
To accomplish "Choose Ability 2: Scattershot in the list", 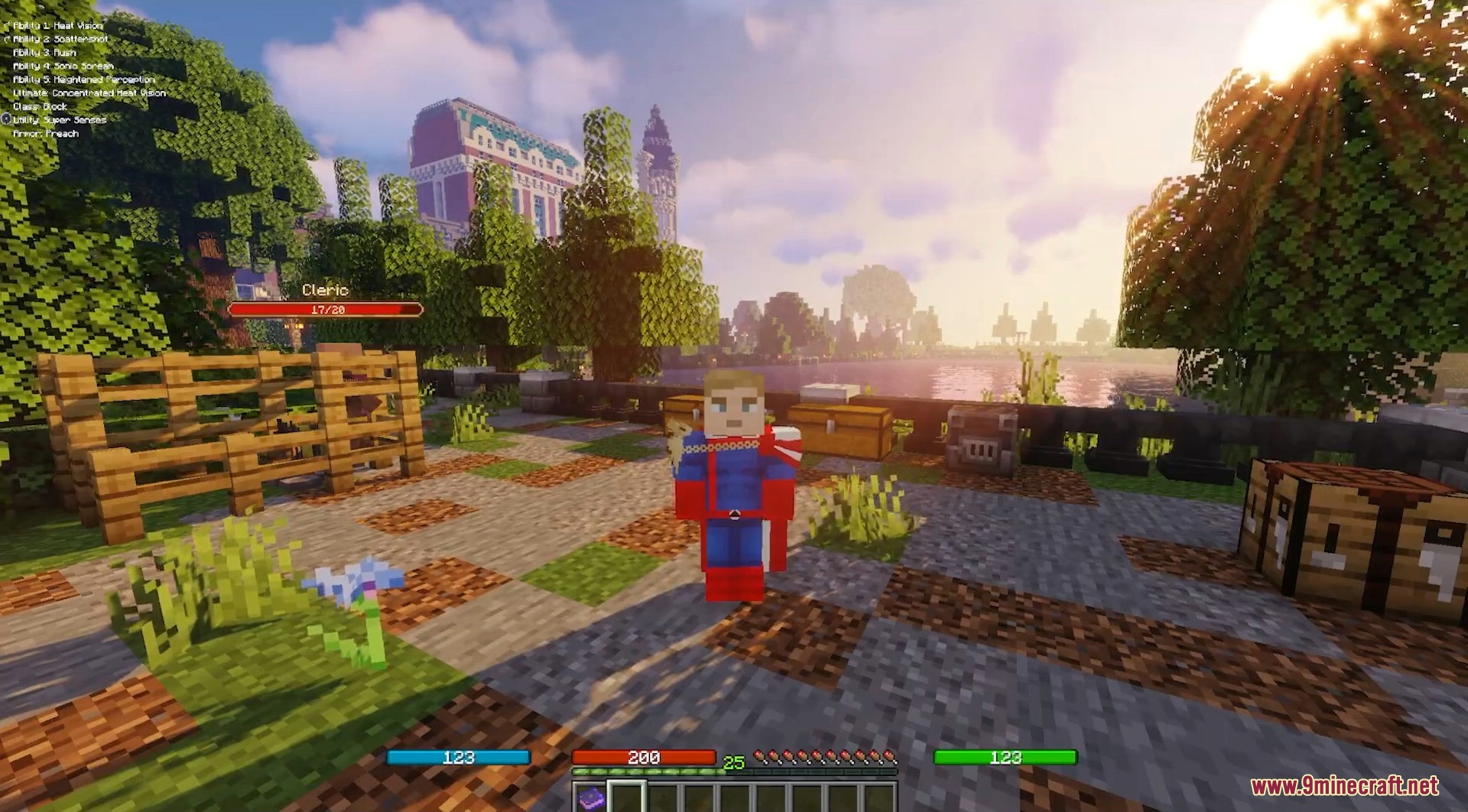I will 60,39.
